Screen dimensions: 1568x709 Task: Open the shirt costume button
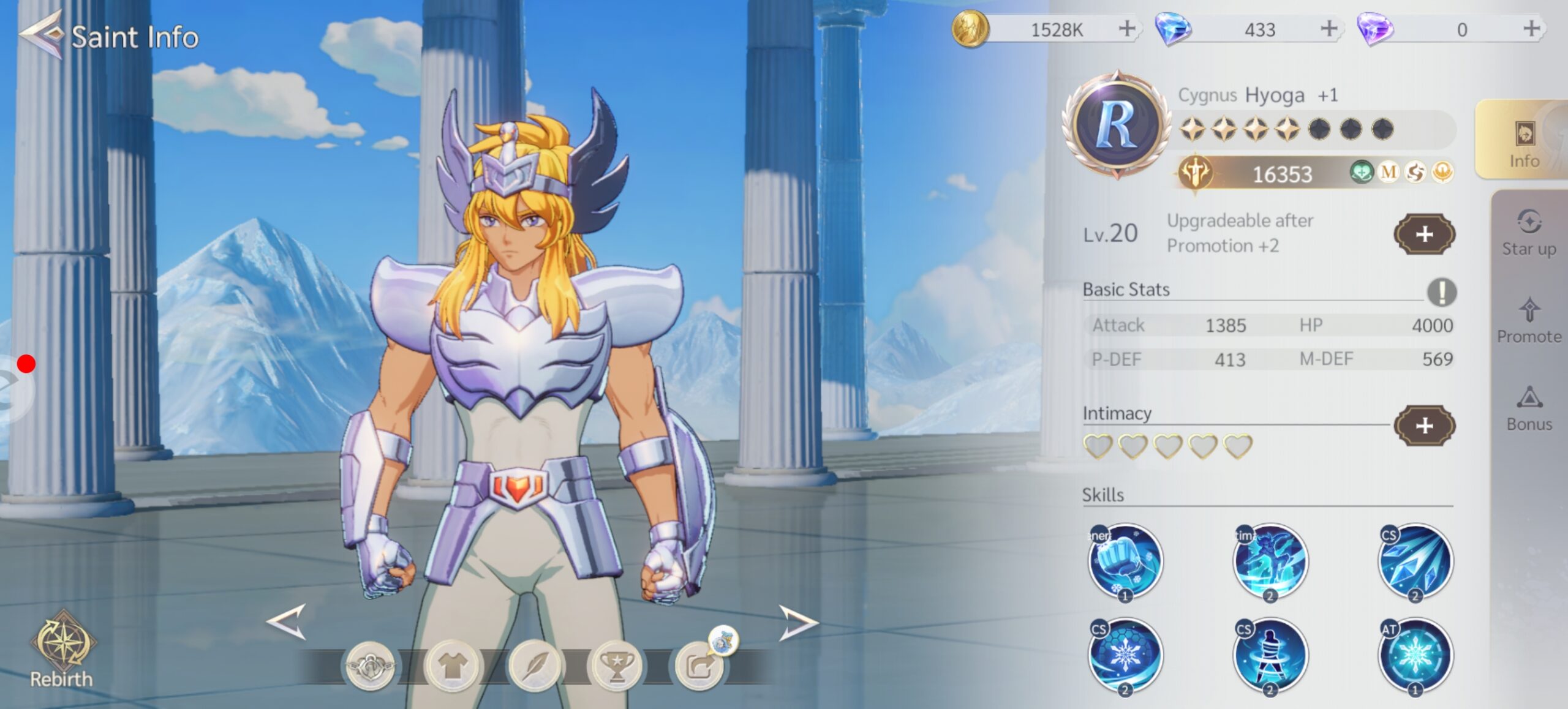point(452,666)
